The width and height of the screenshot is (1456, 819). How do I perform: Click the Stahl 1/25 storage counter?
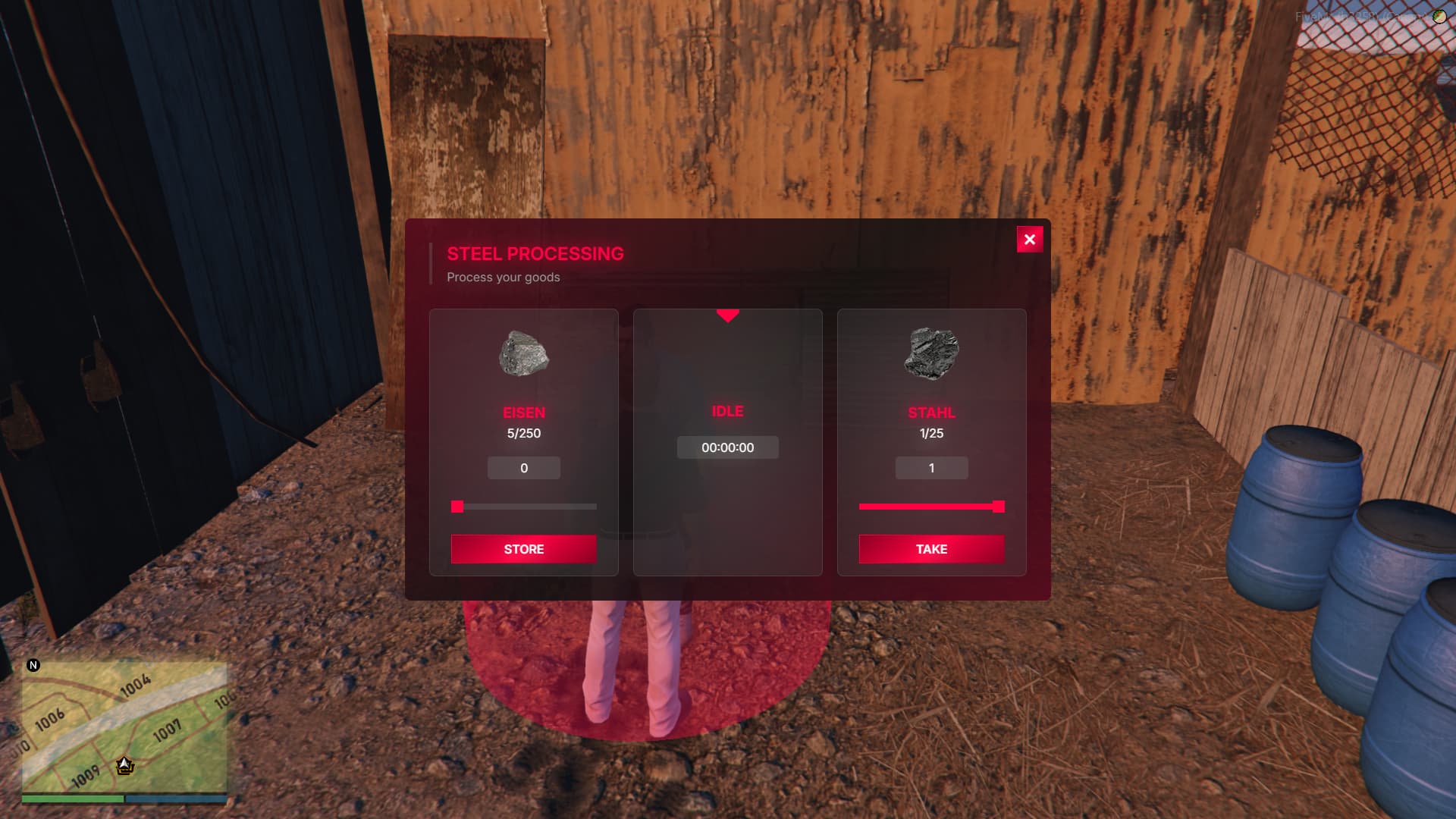click(931, 434)
